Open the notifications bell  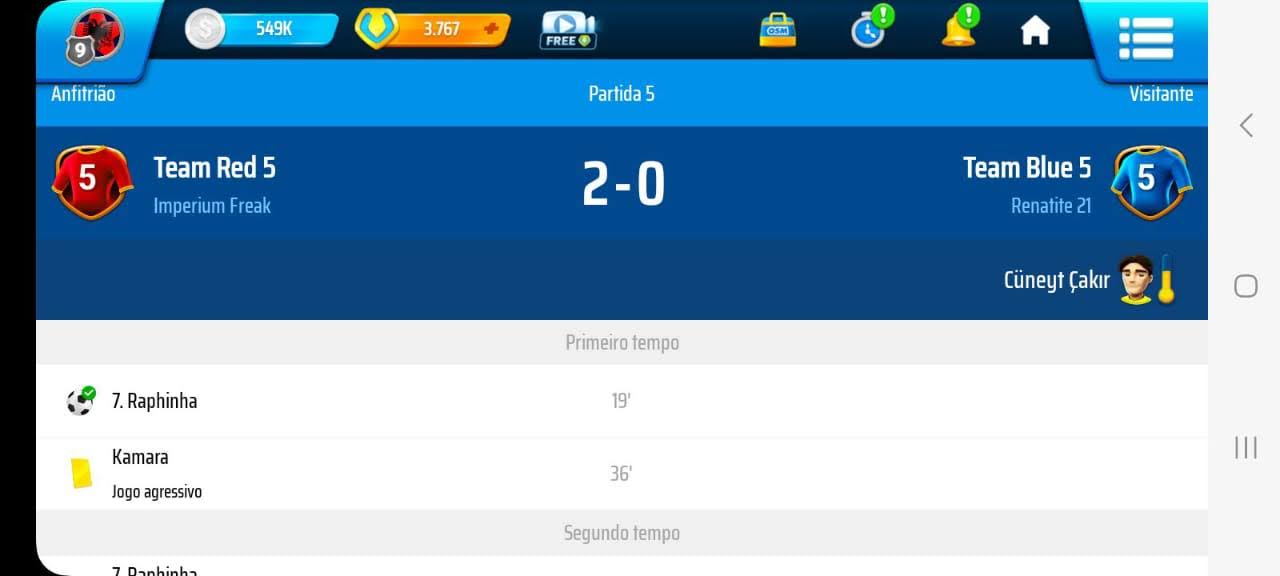(958, 29)
